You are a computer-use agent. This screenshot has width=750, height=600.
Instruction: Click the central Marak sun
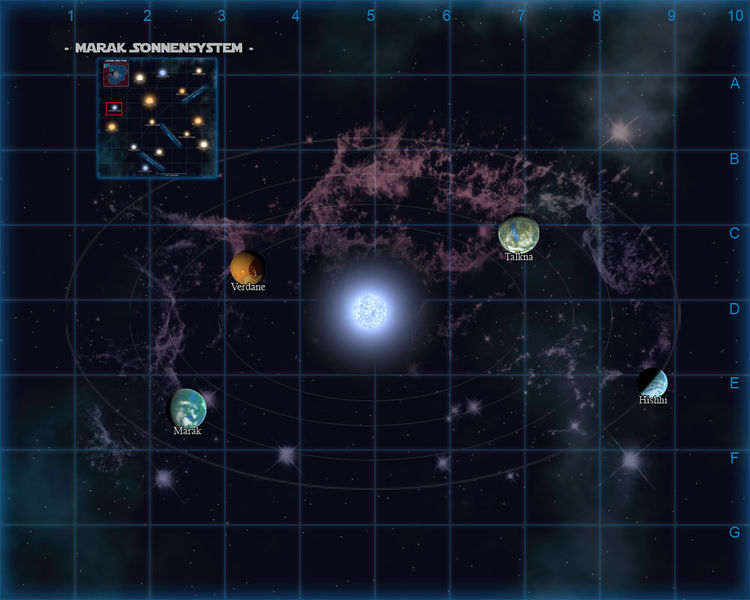click(369, 311)
